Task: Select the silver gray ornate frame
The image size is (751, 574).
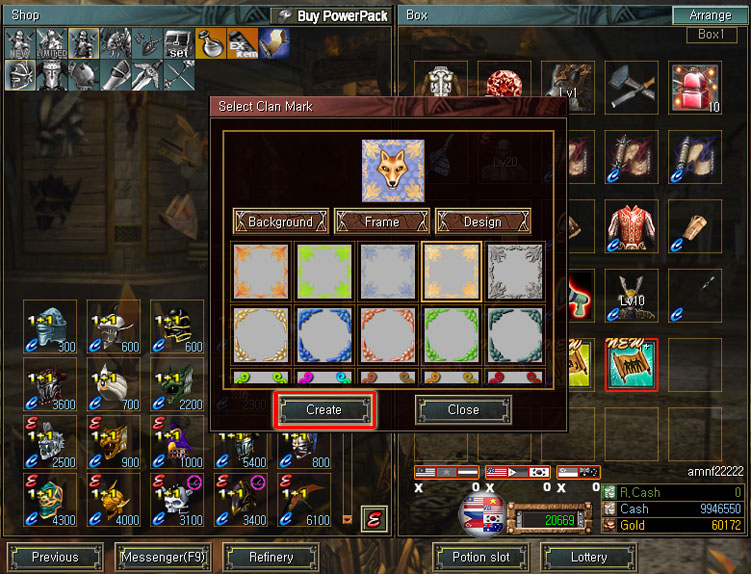Action: pos(515,270)
